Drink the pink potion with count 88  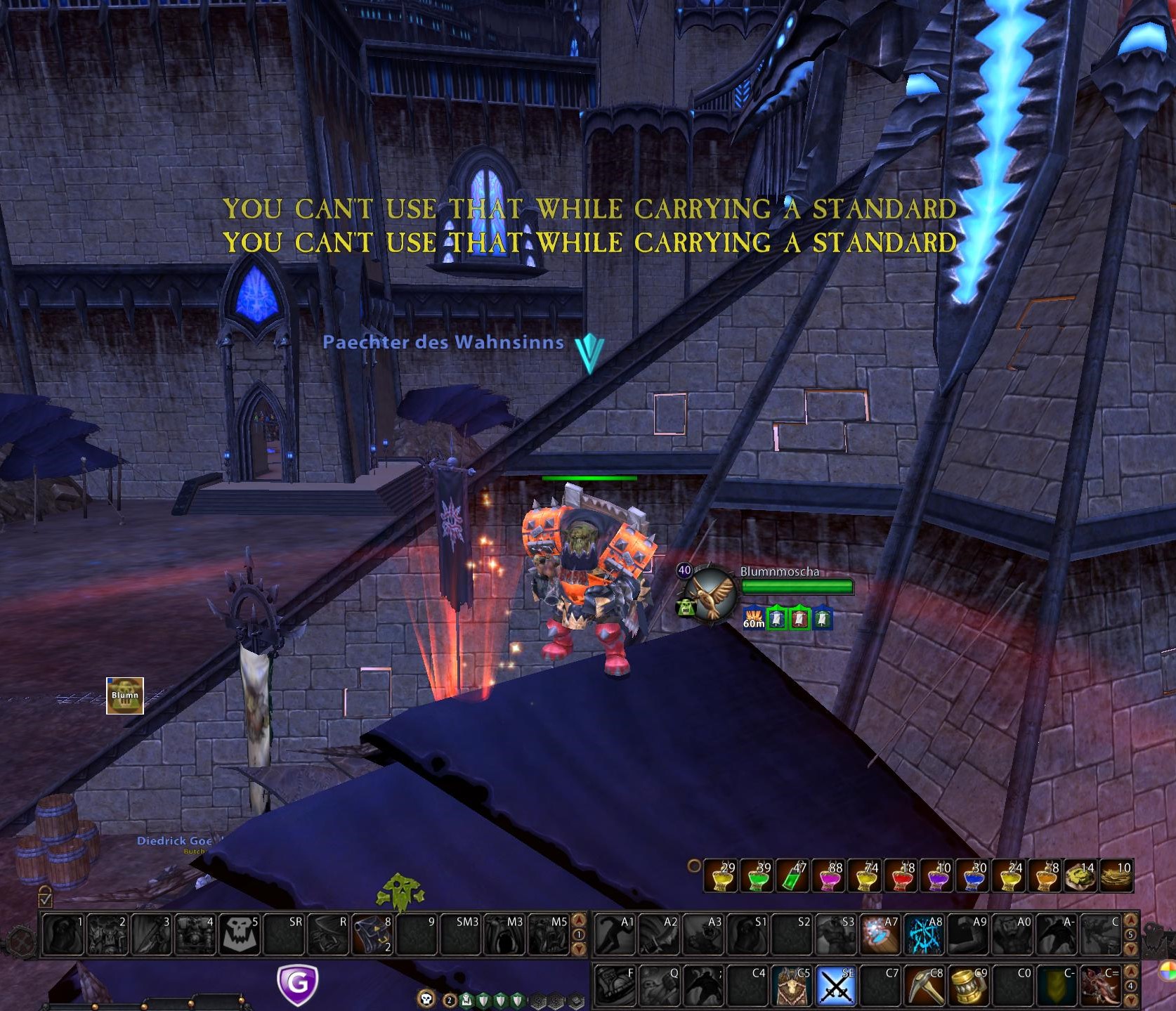[828, 876]
